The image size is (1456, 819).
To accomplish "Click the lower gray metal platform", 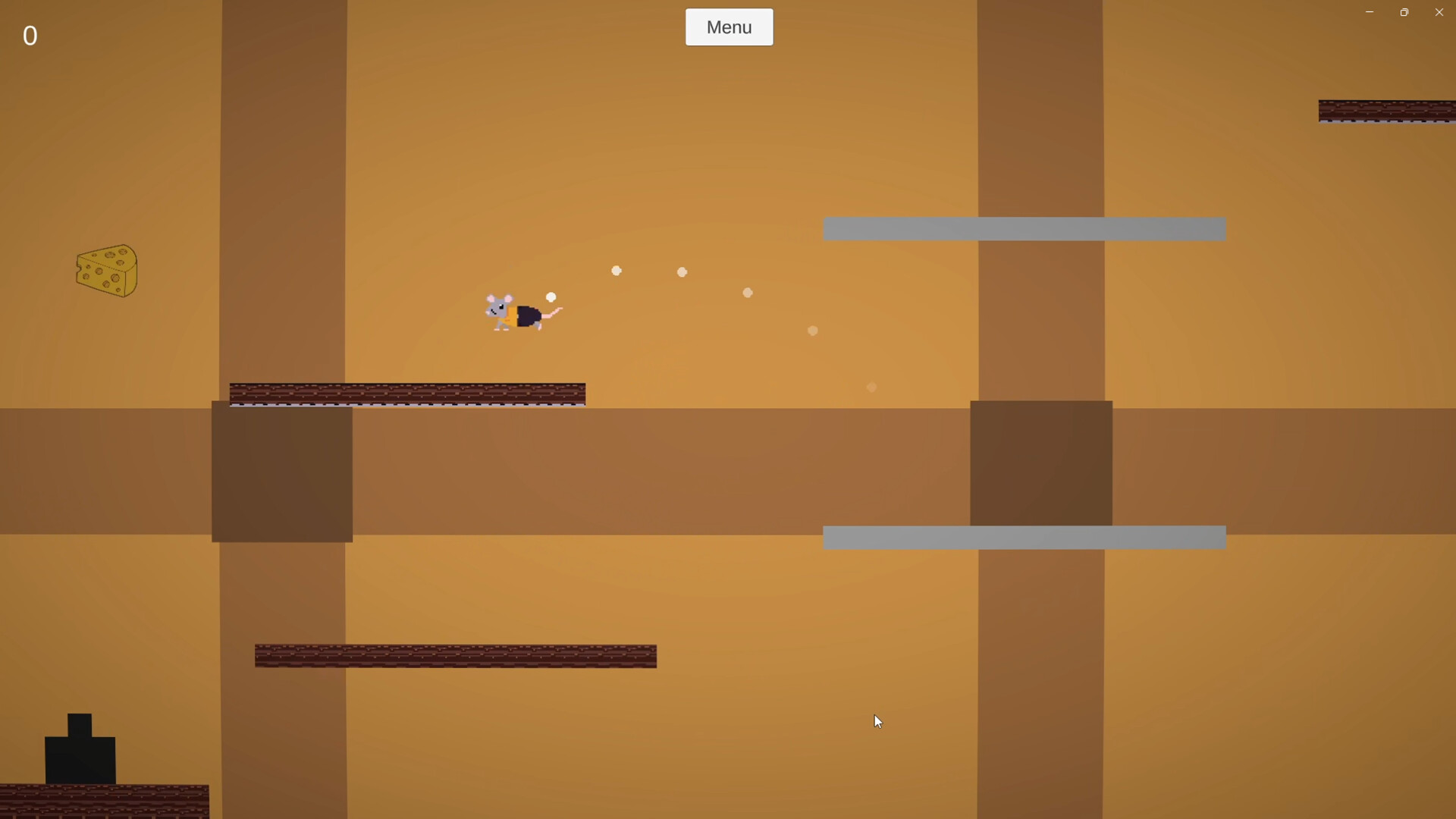I will point(1024,538).
